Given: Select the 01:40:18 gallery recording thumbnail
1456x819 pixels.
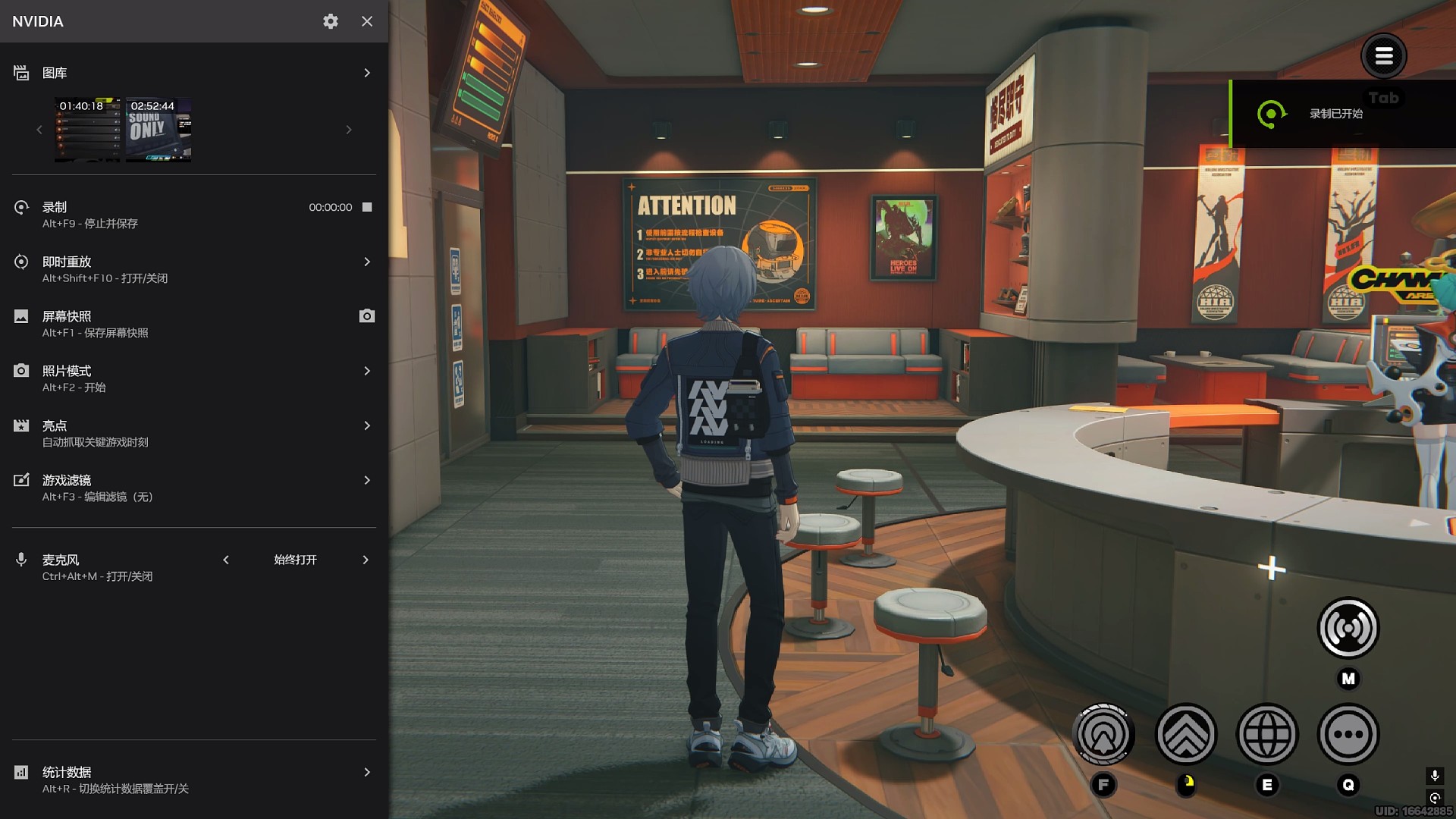Looking at the screenshot, I should (x=87, y=130).
